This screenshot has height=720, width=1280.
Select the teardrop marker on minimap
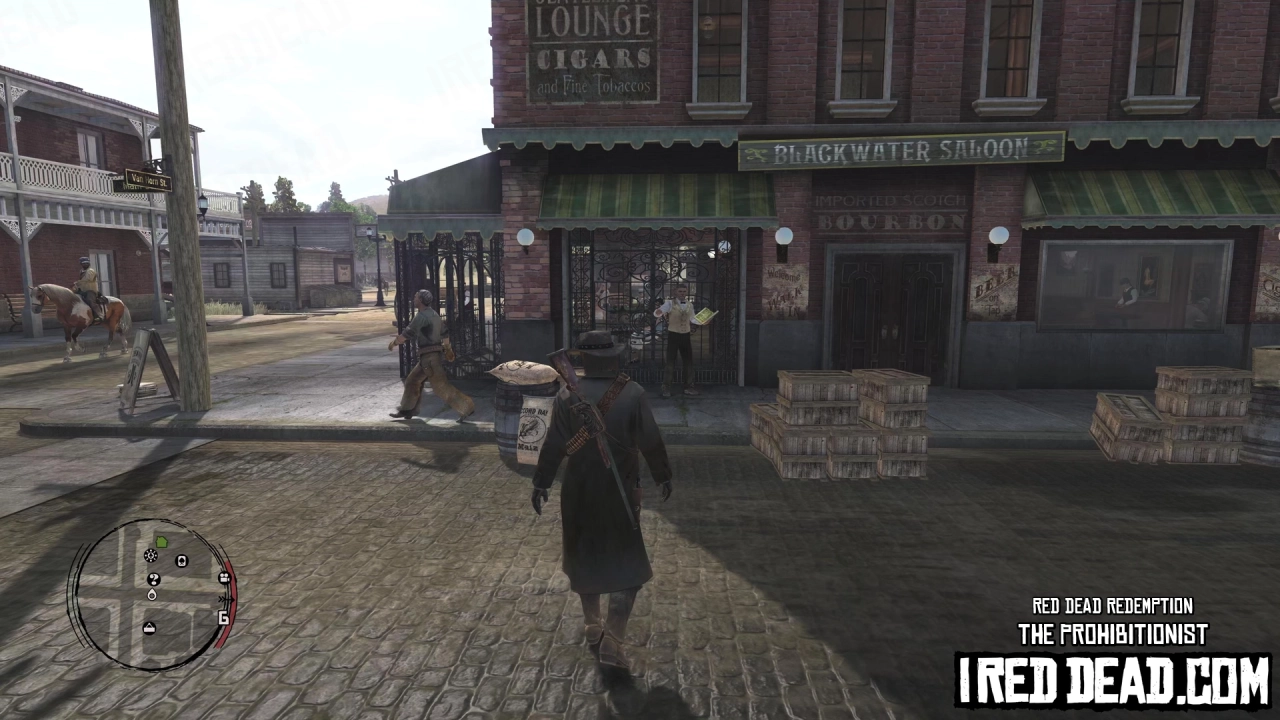click(152, 595)
